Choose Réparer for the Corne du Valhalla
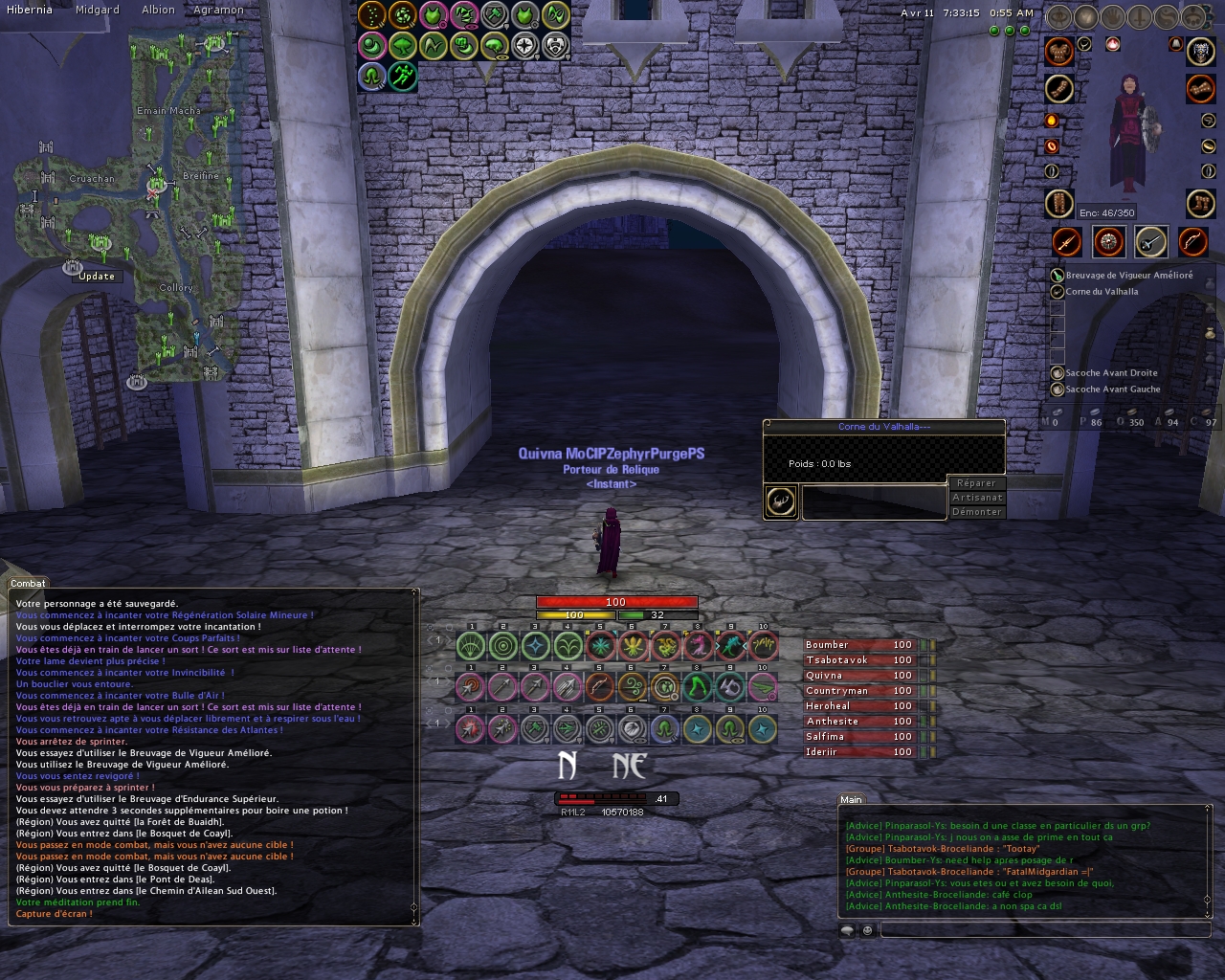 click(x=976, y=483)
